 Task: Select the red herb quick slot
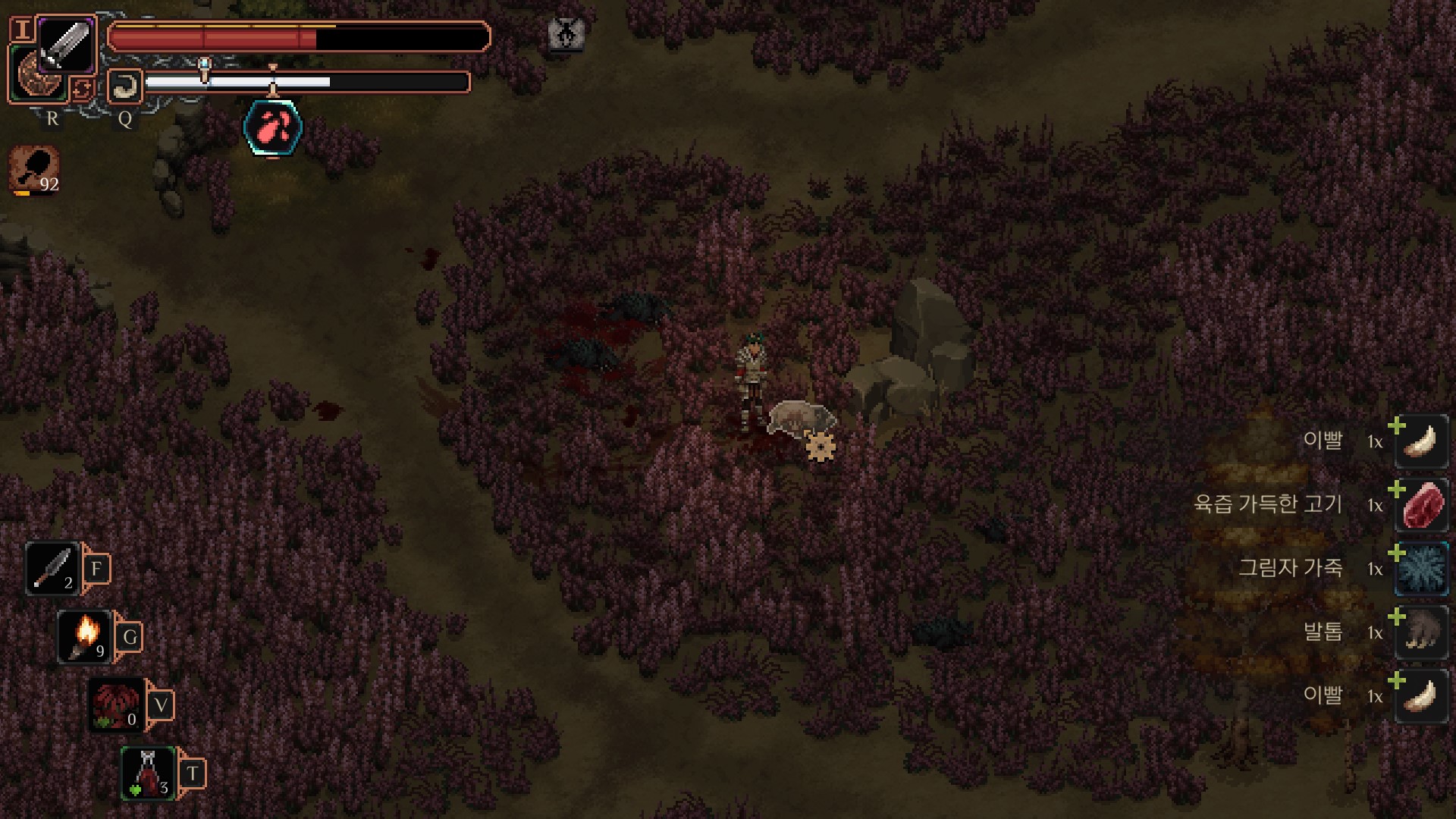(116, 704)
